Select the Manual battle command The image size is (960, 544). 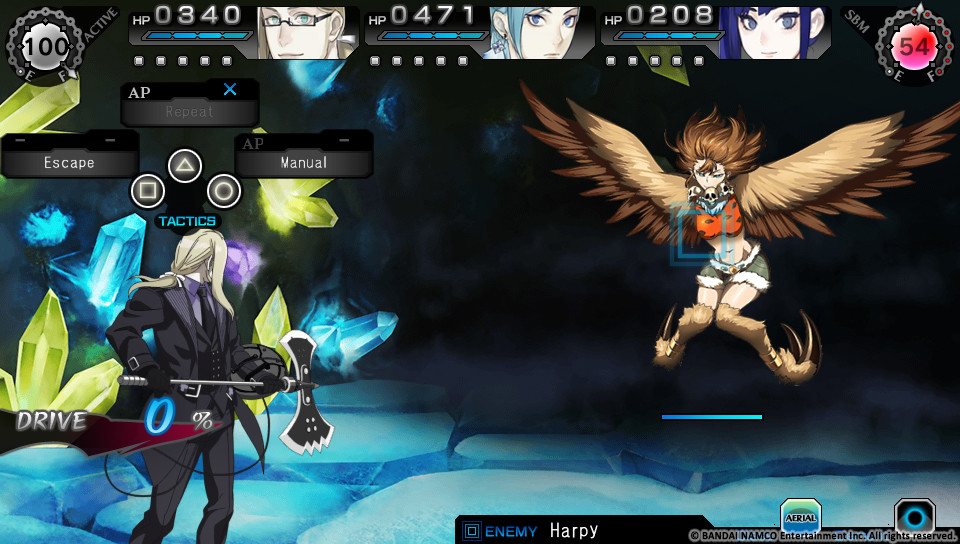pyautogui.click(x=303, y=162)
